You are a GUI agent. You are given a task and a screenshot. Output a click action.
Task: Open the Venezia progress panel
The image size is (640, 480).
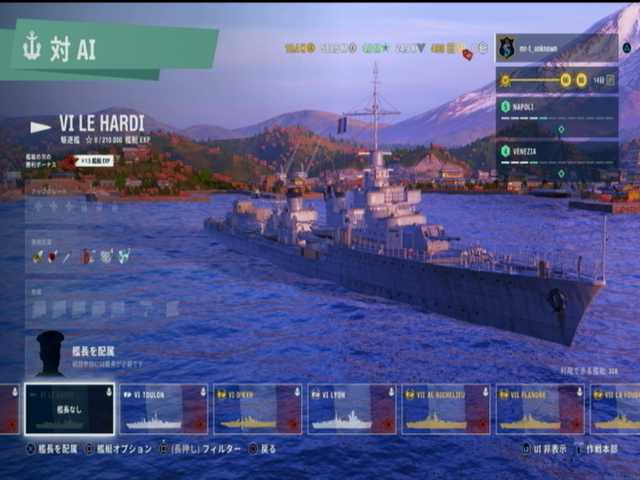coord(557,160)
